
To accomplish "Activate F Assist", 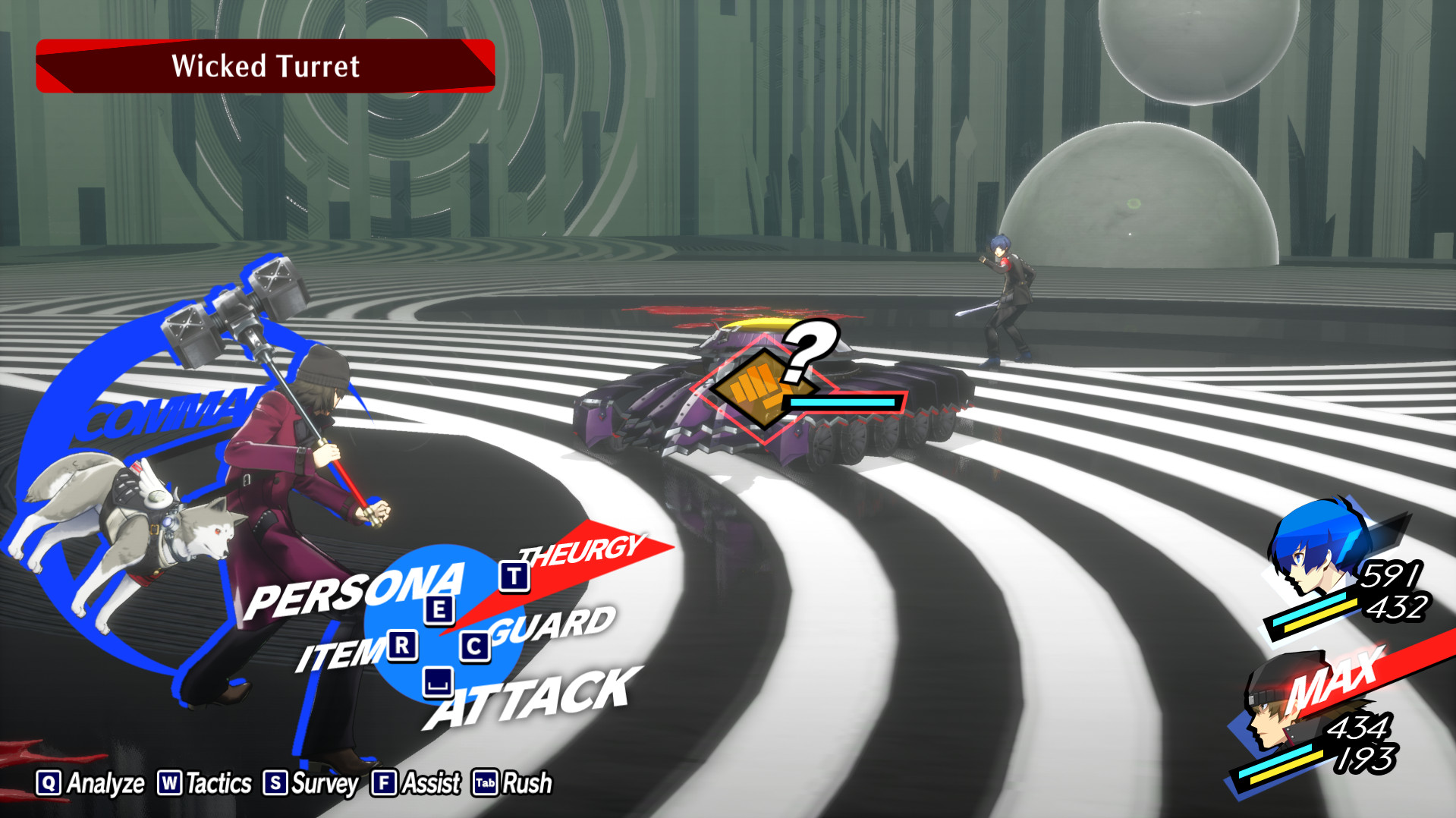I will (416, 781).
